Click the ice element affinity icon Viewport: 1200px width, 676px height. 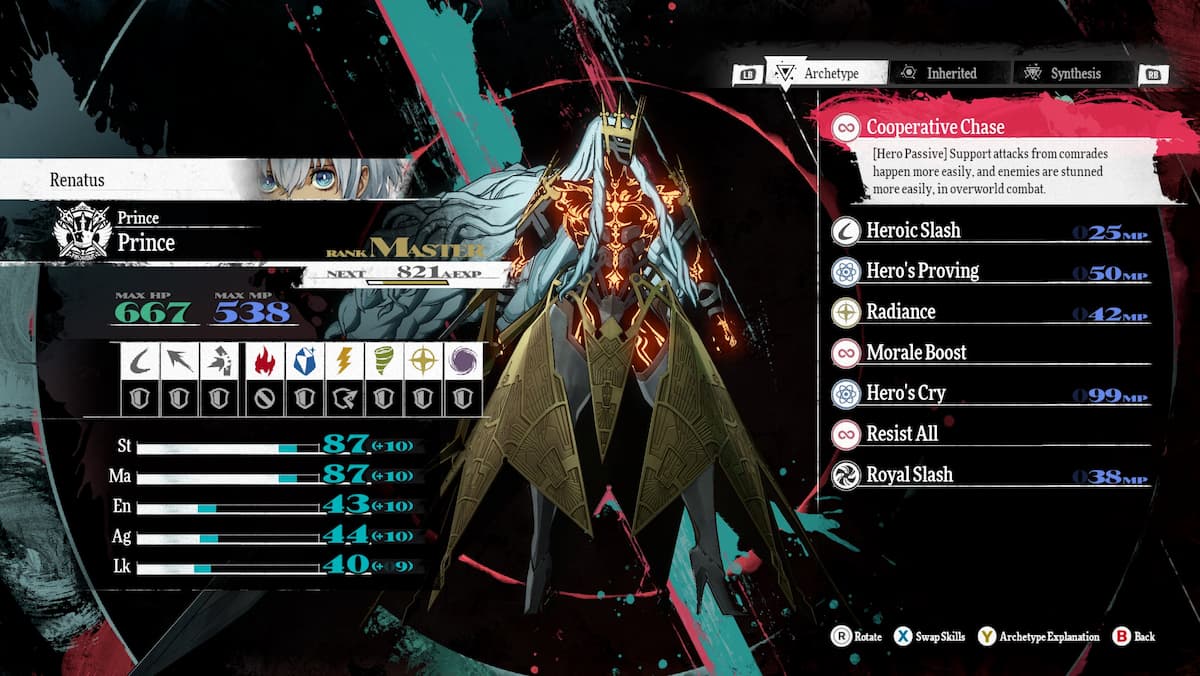302,362
